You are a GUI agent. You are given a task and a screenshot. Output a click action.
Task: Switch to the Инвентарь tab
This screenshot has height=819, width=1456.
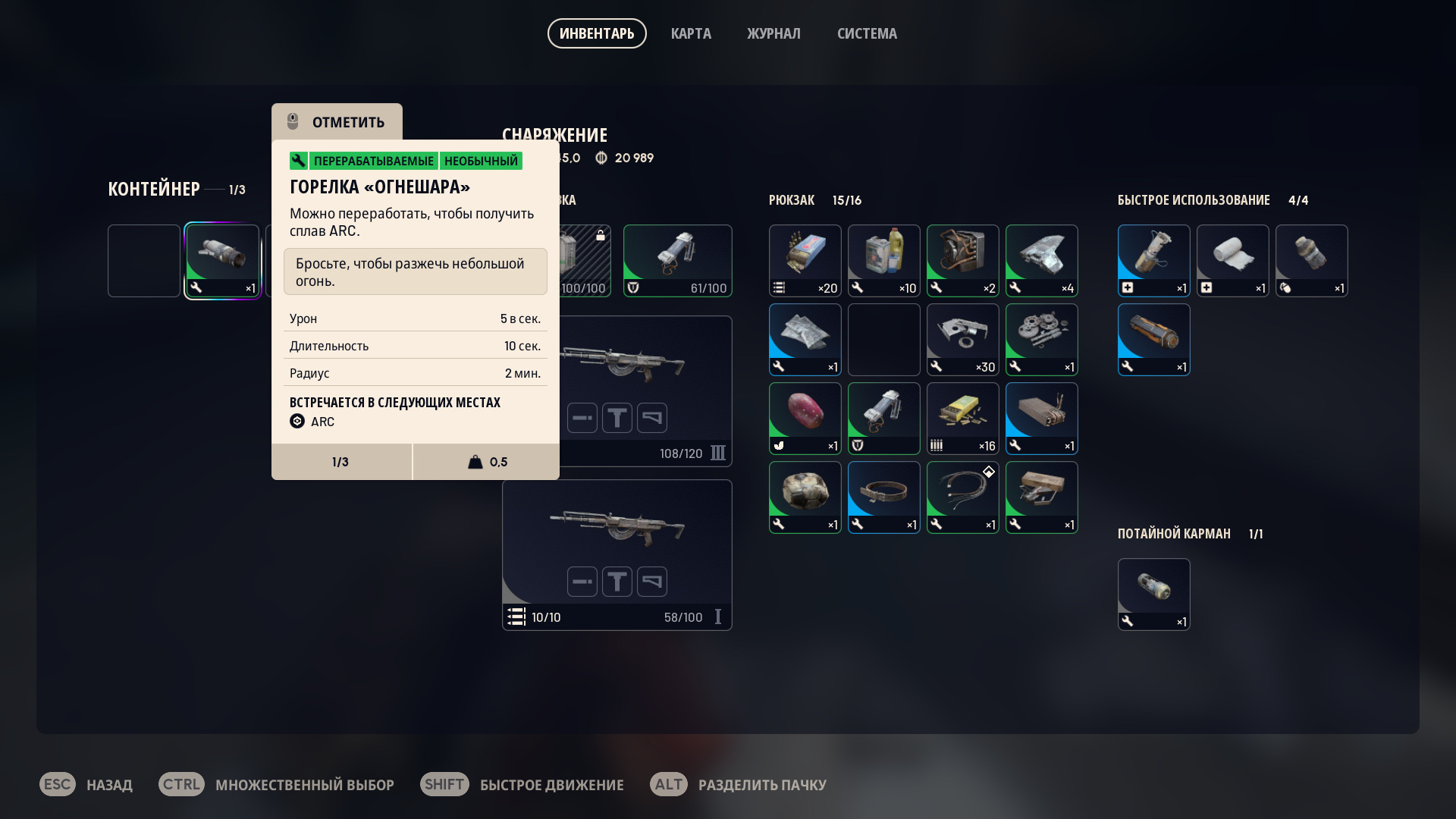[597, 33]
